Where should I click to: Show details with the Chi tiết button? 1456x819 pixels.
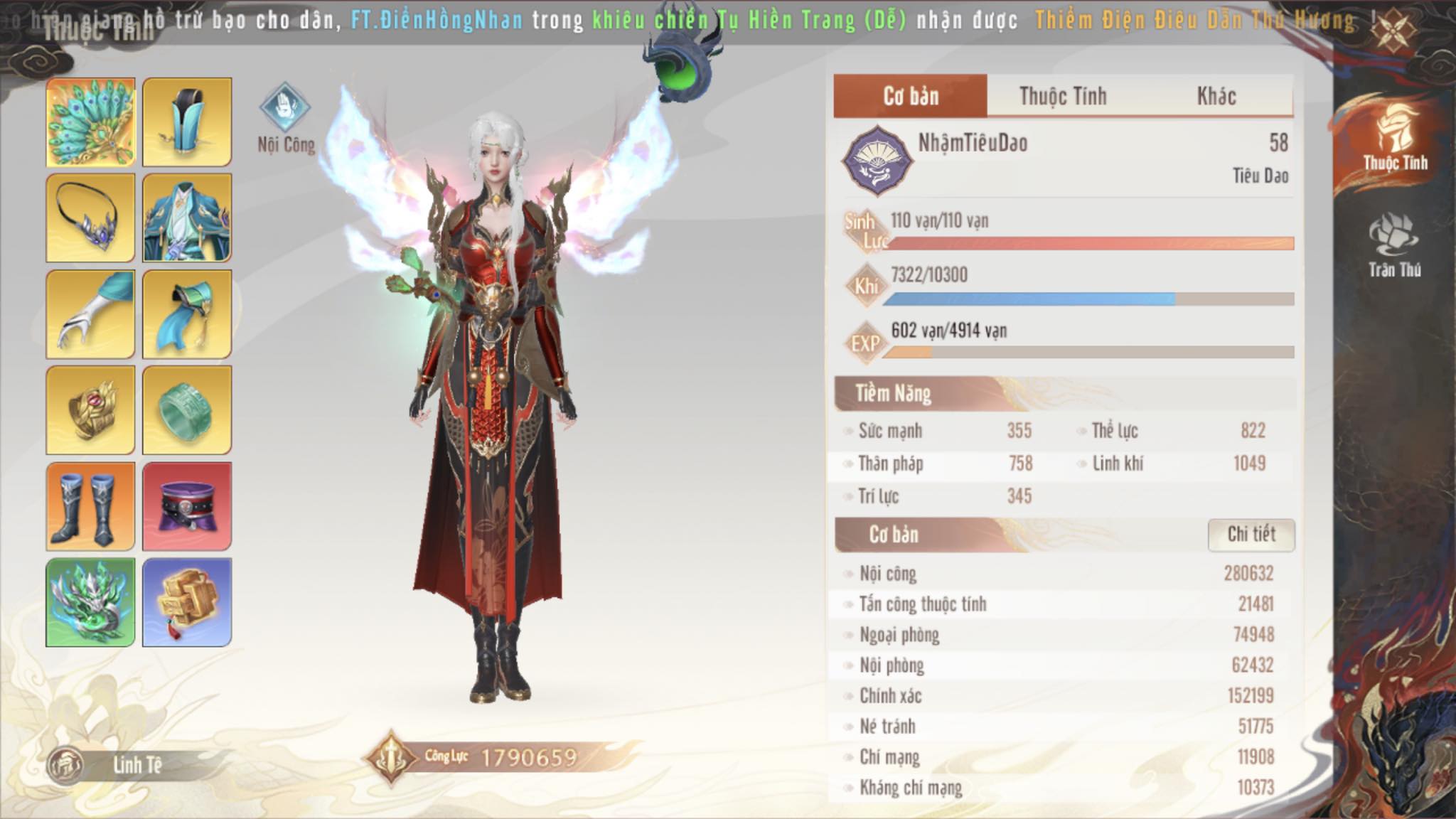coord(1251,535)
